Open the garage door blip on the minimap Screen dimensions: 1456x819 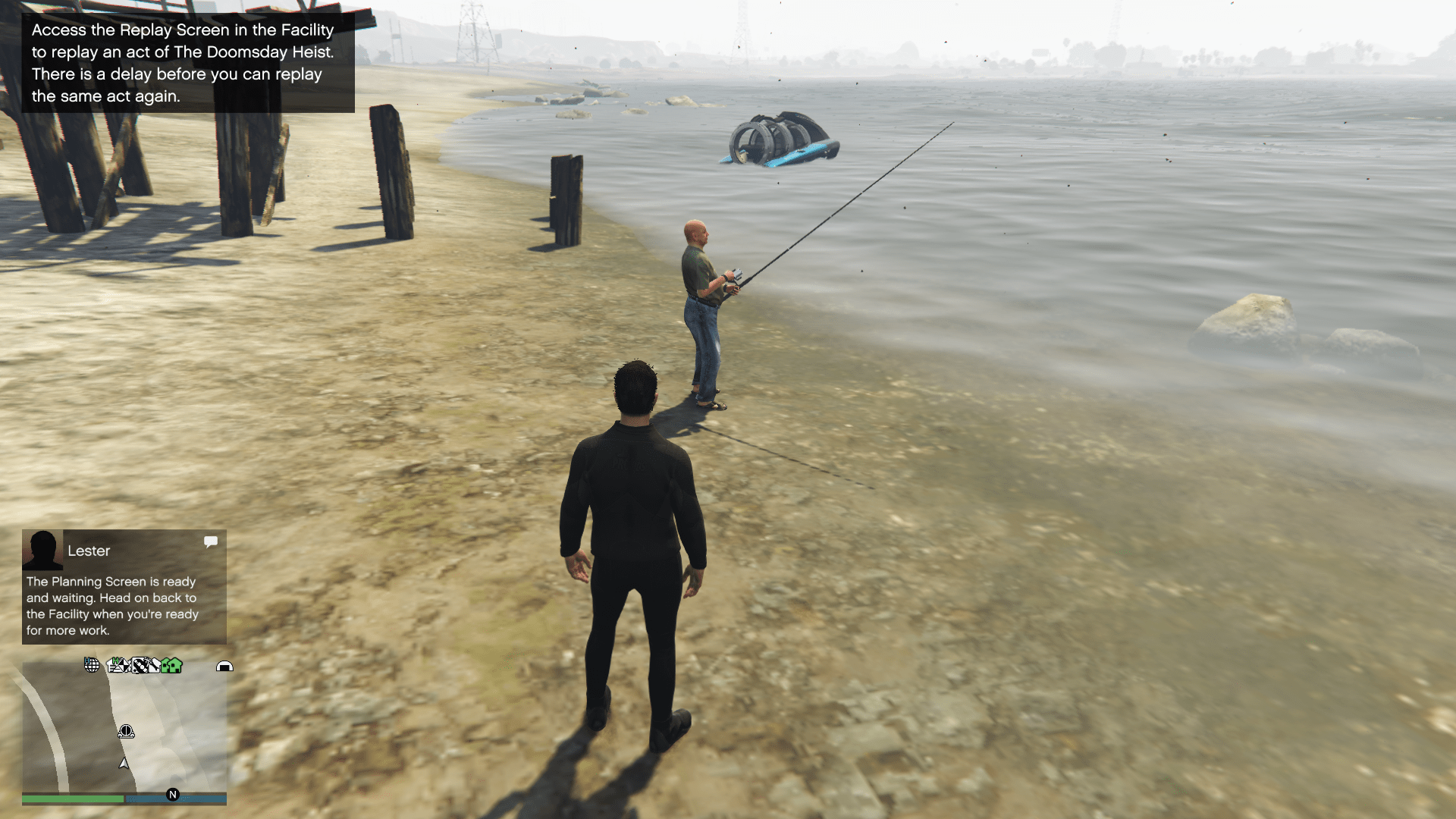point(225,667)
